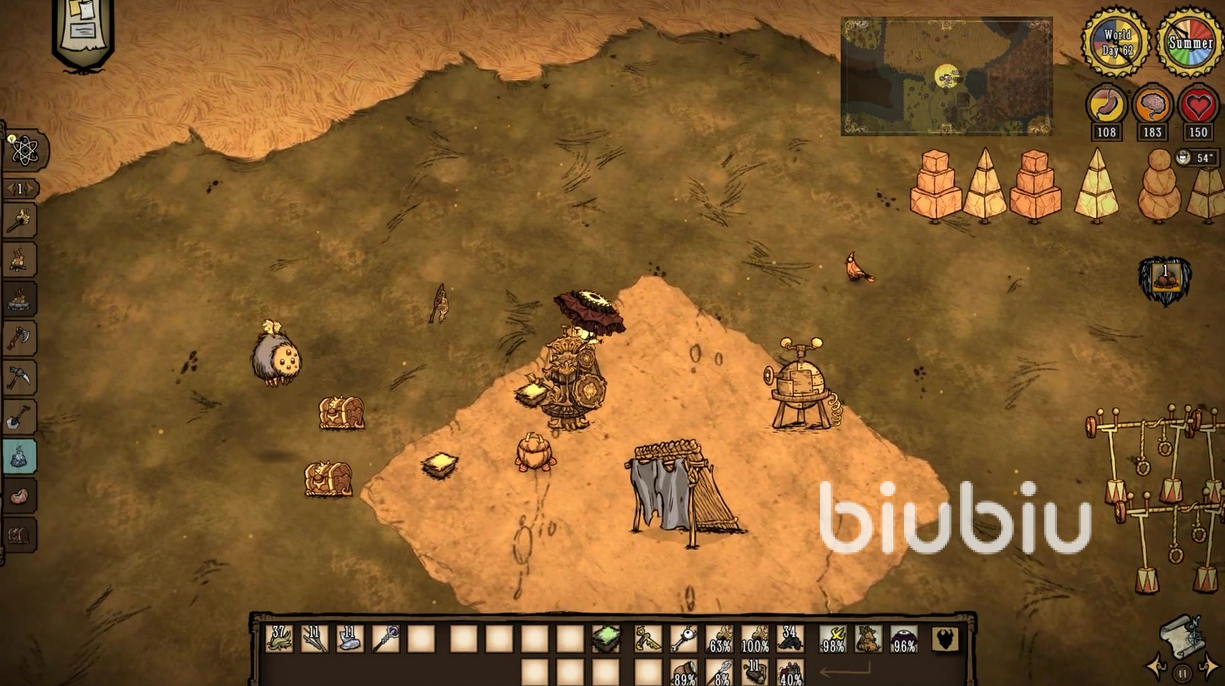The height and width of the screenshot is (686, 1225).
Task: Choose the campfire crafting shortcut
Action: pos(20,260)
